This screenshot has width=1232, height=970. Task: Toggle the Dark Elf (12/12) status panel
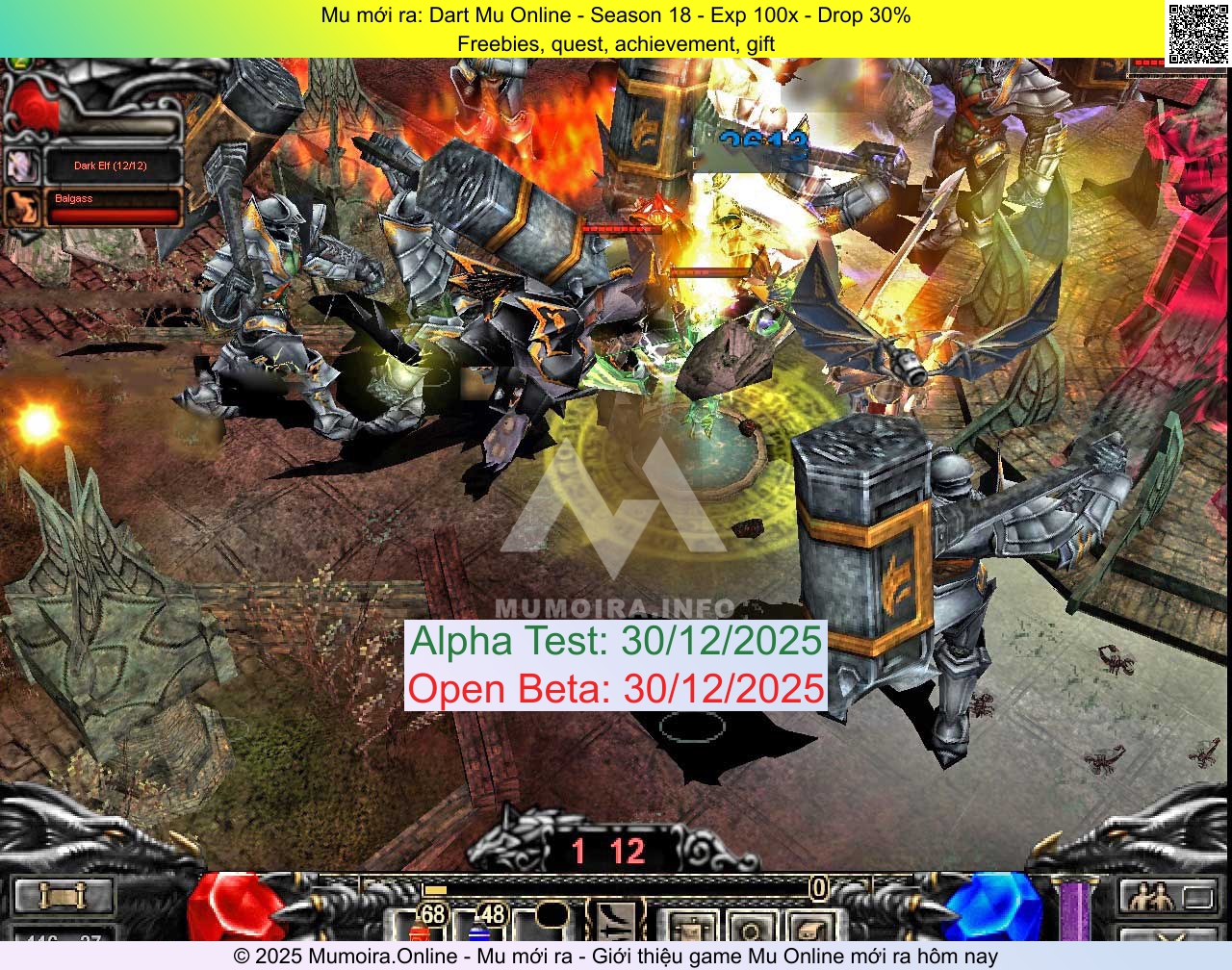point(109,165)
